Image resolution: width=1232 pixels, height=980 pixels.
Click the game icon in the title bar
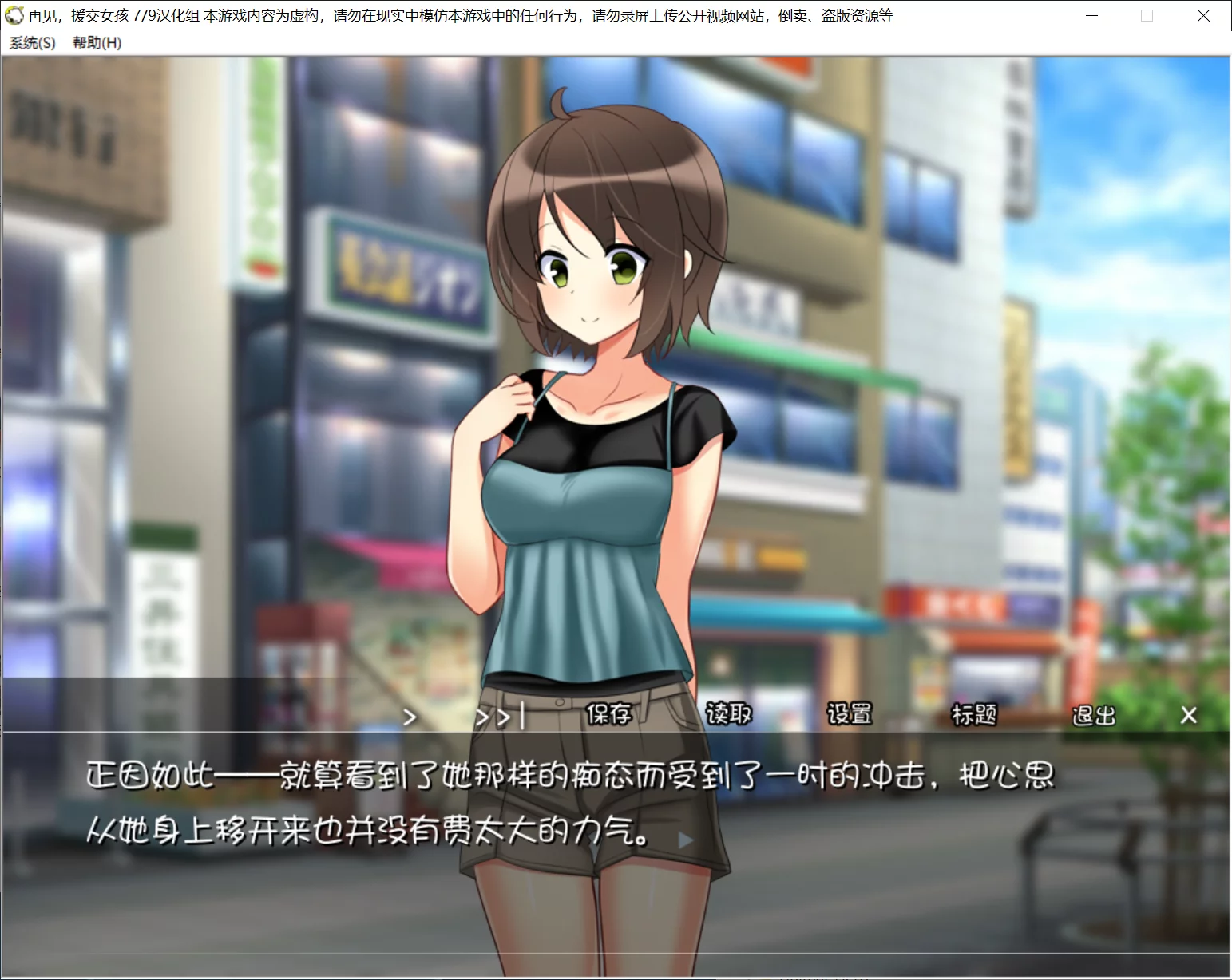point(14,15)
